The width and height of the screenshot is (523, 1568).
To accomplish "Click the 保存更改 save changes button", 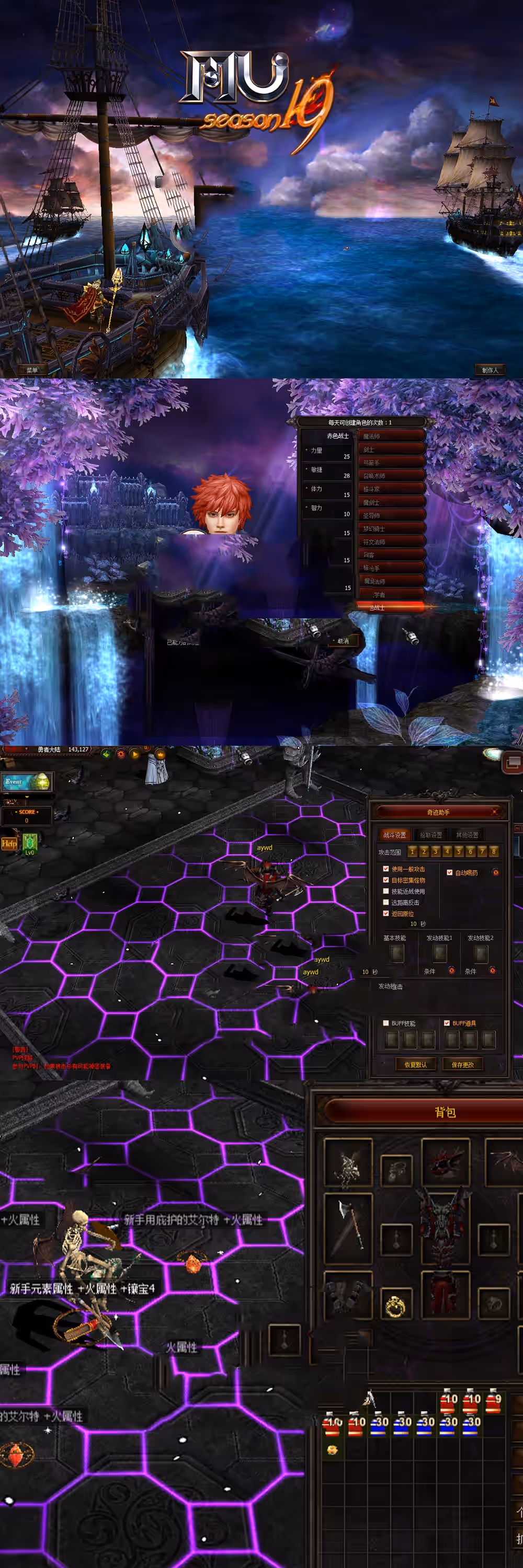I will [x=463, y=1065].
